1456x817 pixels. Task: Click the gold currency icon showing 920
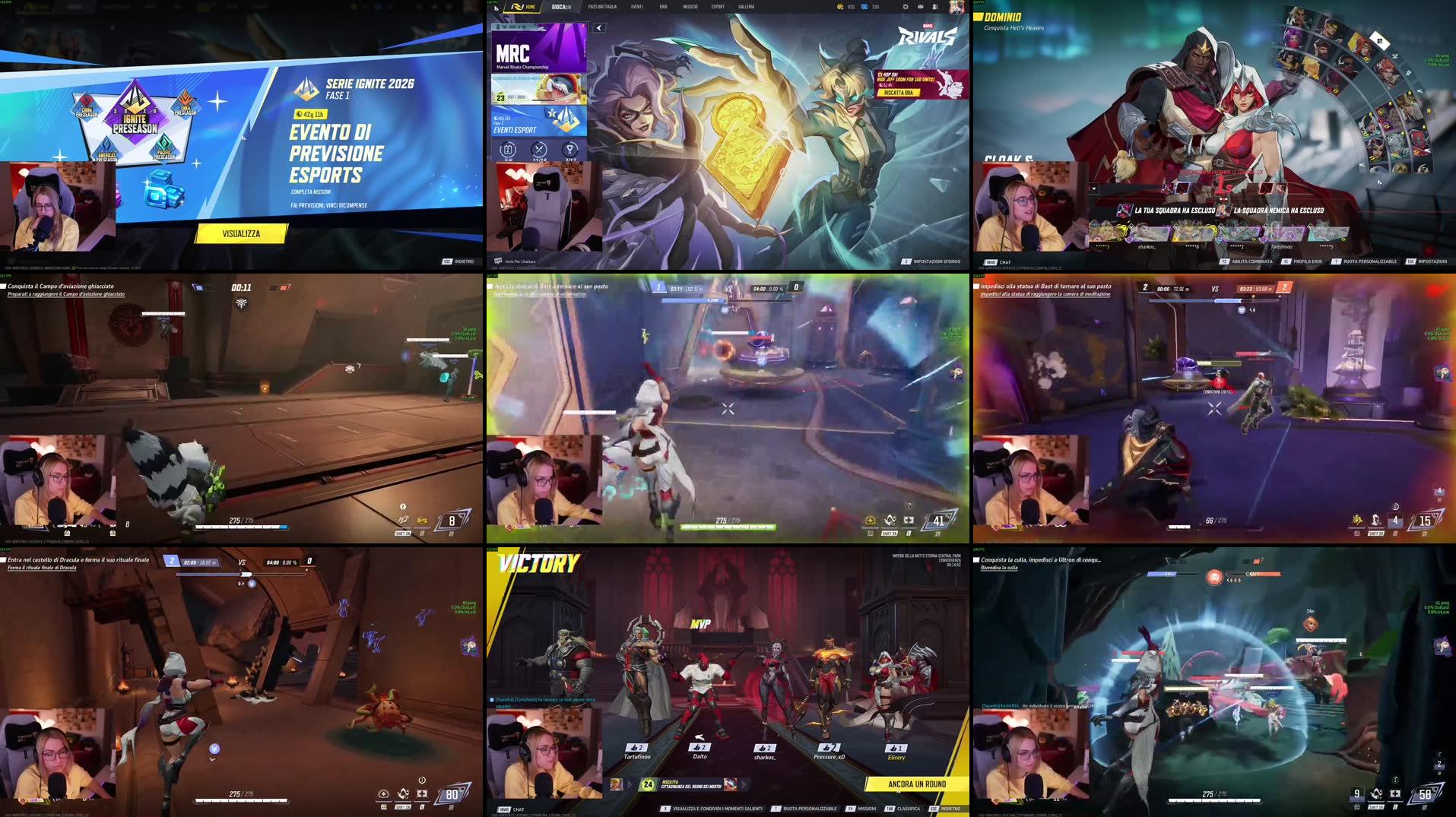[x=840, y=7]
